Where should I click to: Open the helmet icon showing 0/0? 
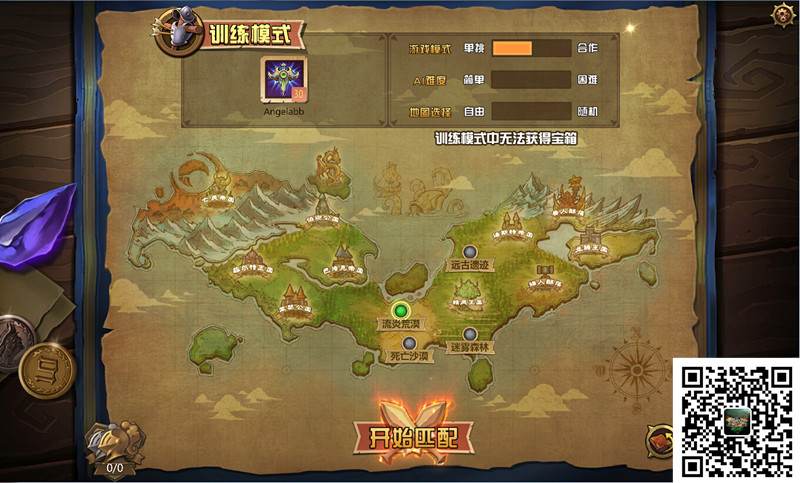(114, 445)
